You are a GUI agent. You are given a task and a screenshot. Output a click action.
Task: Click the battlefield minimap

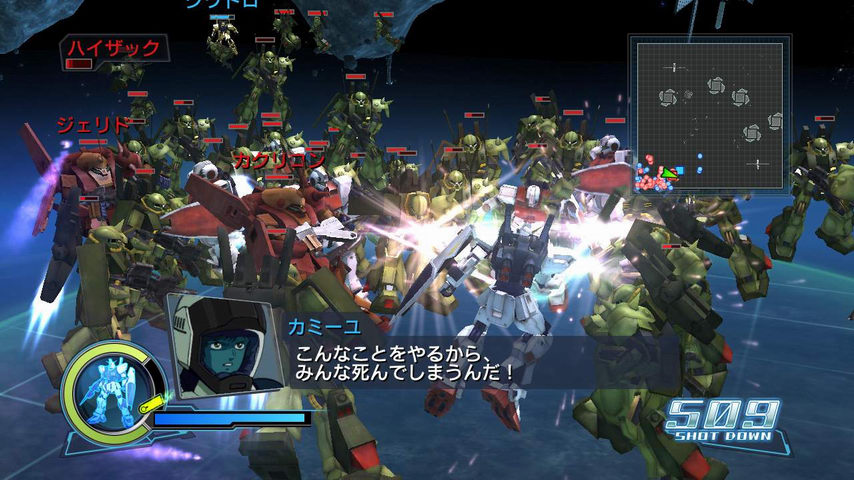[x=709, y=112]
